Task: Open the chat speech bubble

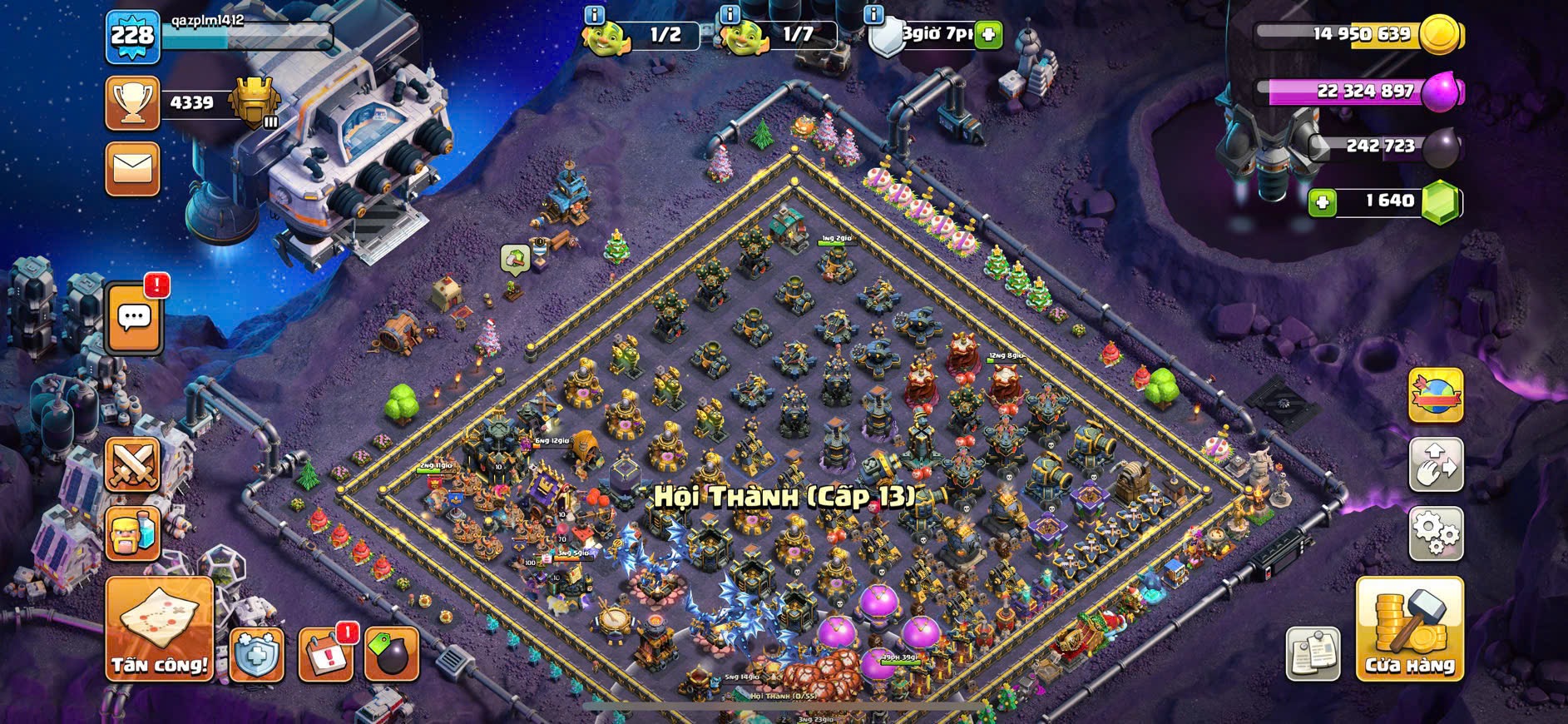Action: pos(134,317)
